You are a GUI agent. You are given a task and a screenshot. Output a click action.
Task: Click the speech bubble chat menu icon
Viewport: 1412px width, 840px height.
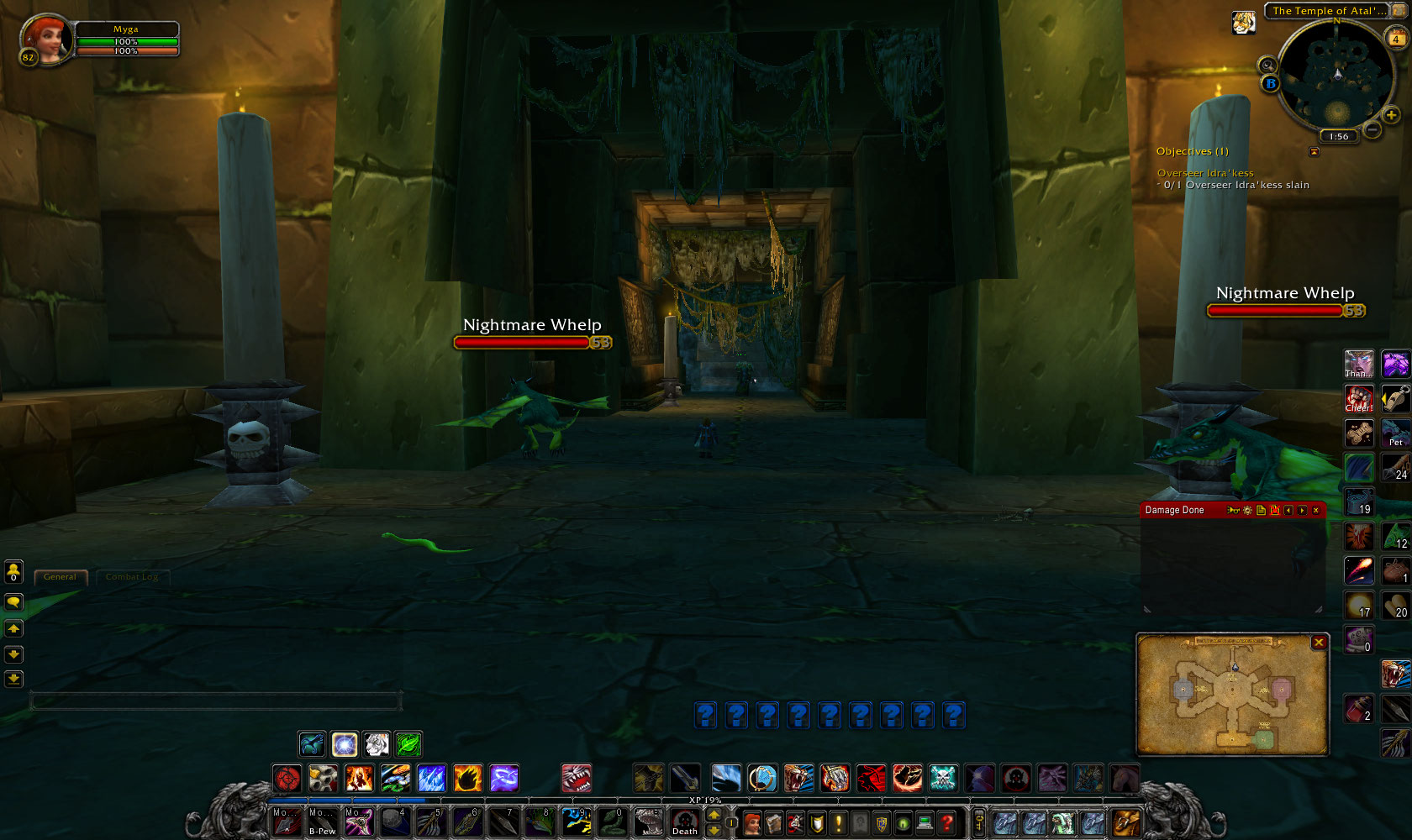(x=13, y=601)
